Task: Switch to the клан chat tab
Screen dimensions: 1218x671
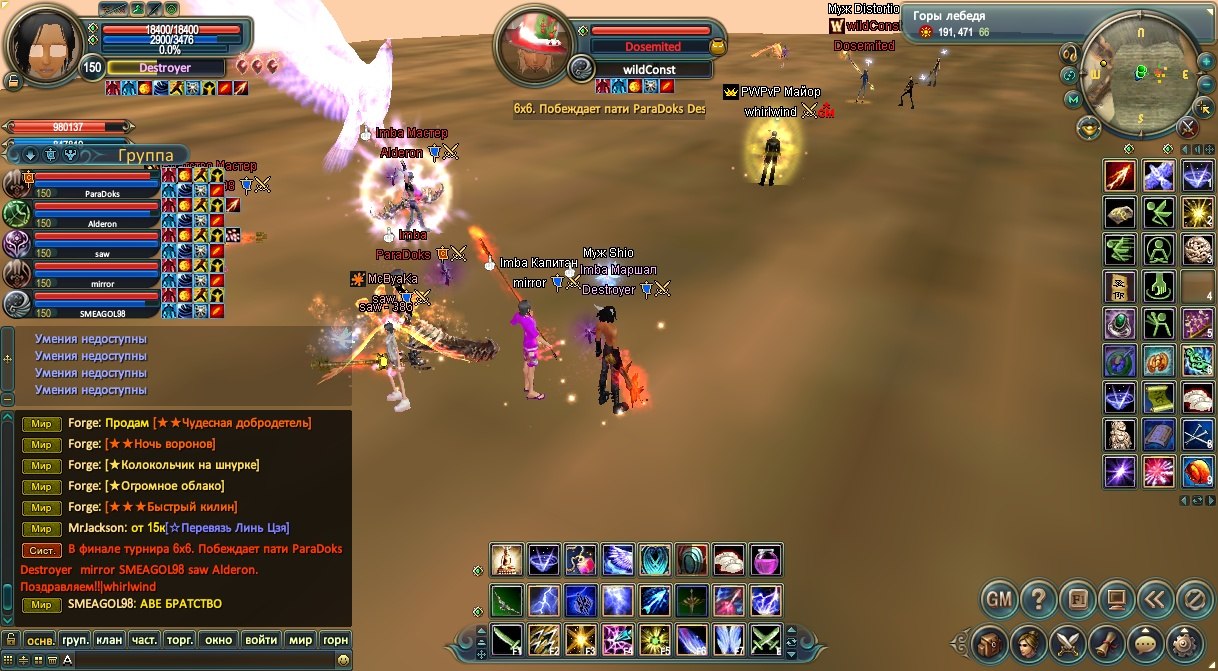Action: 109,640
